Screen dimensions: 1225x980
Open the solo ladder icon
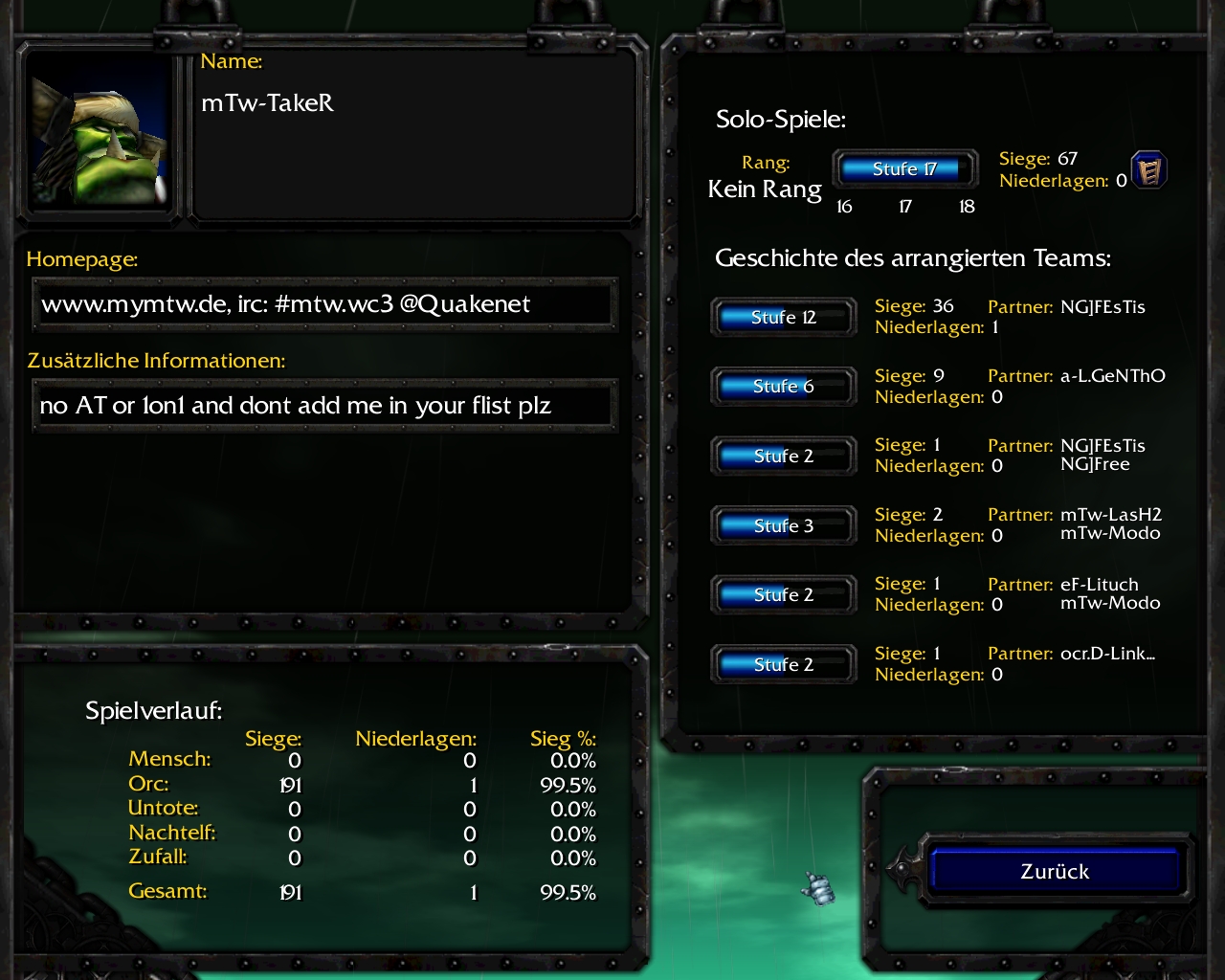1148,170
